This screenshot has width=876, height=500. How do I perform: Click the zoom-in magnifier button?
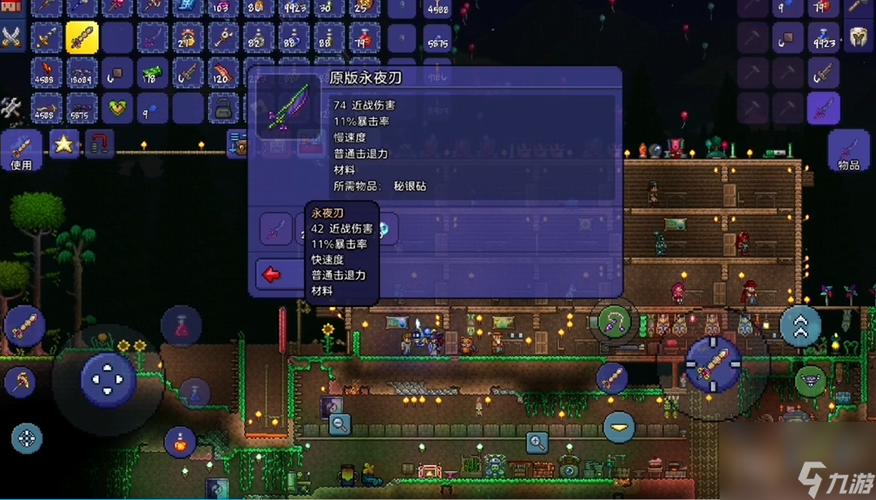538,440
